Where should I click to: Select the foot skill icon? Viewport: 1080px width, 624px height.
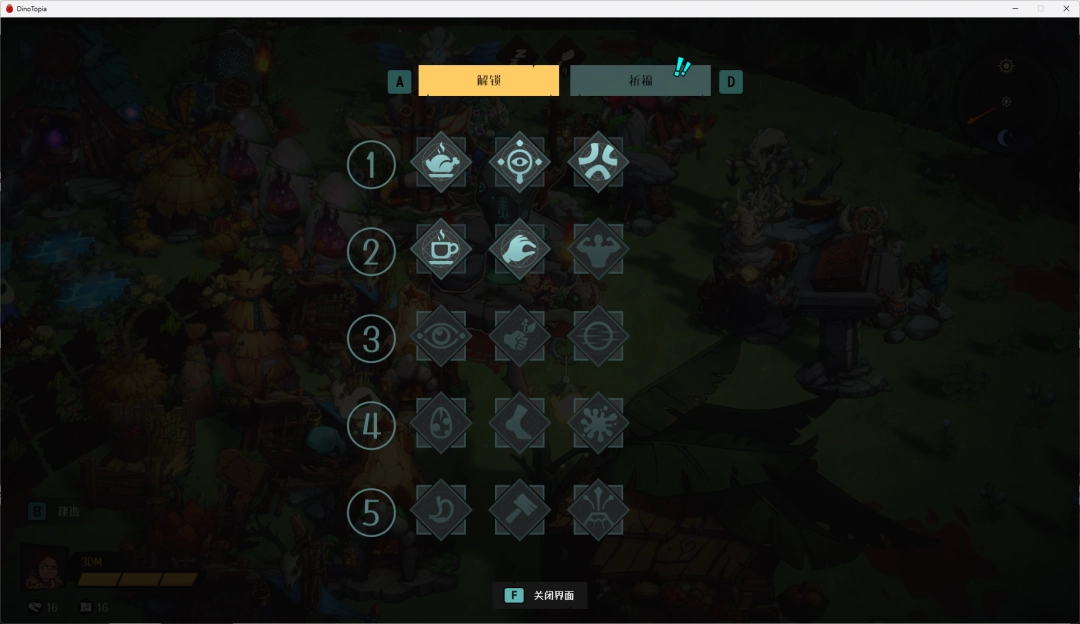click(519, 423)
